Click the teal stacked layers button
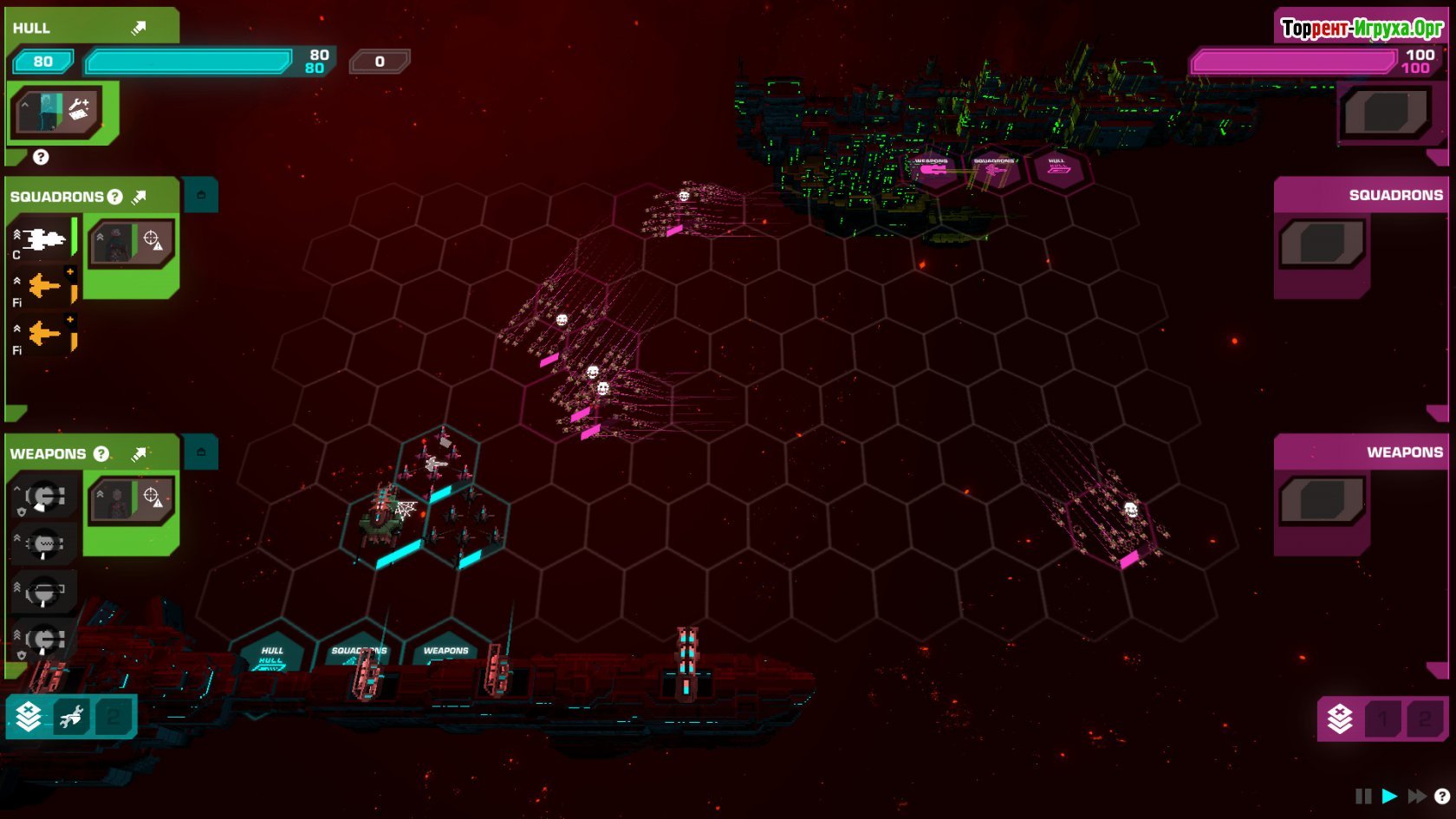The image size is (1456, 819). click(x=29, y=717)
